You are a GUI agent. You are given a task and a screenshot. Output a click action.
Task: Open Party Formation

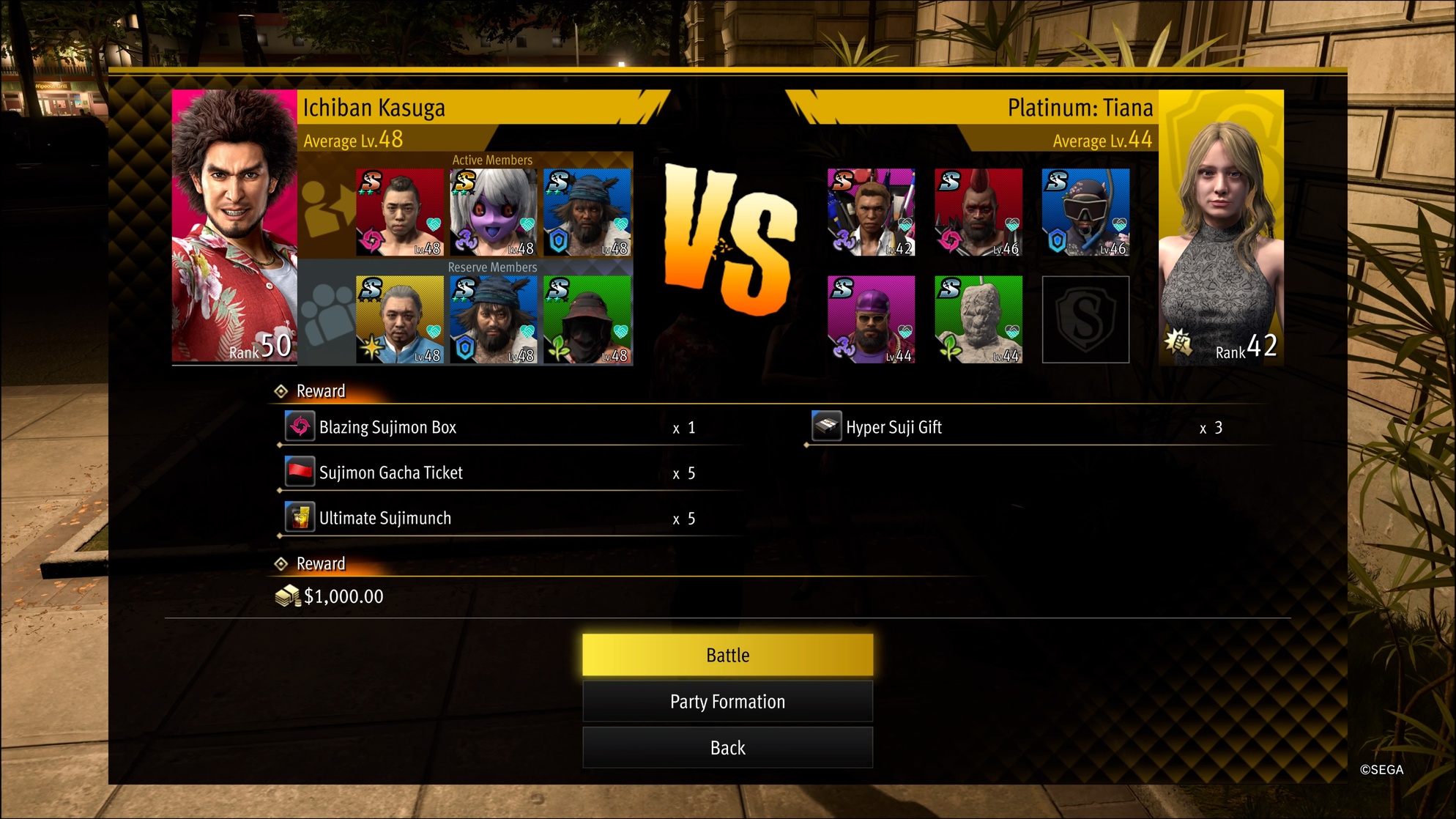[x=727, y=702]
